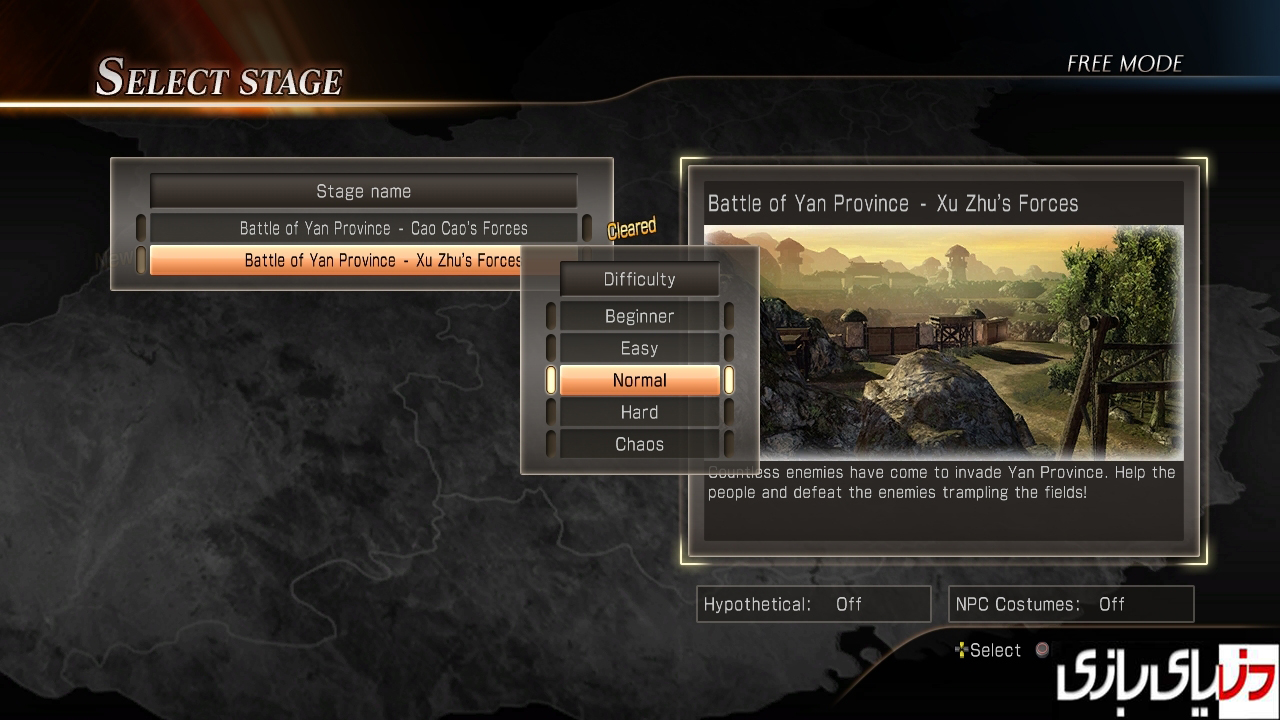Choose Easy difficulty
Screen dimensions: 1280x720
click(639, 348)
